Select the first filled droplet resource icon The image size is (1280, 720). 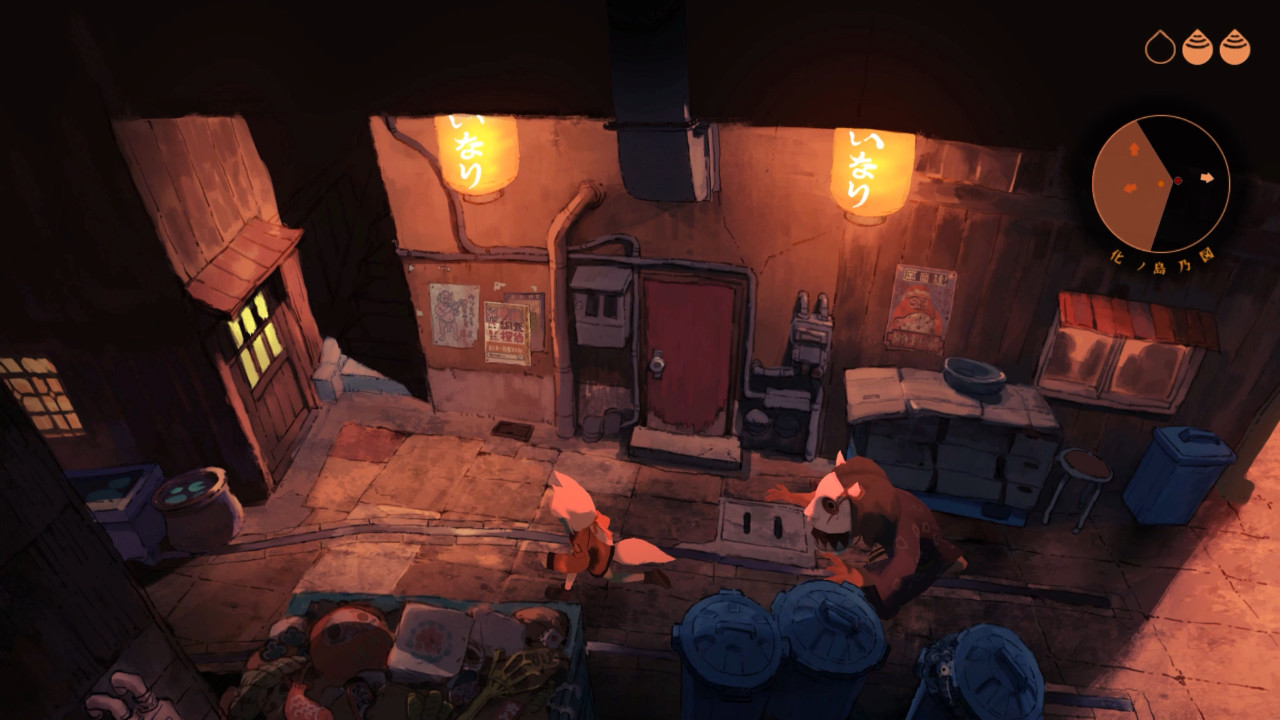[1199, 45]
